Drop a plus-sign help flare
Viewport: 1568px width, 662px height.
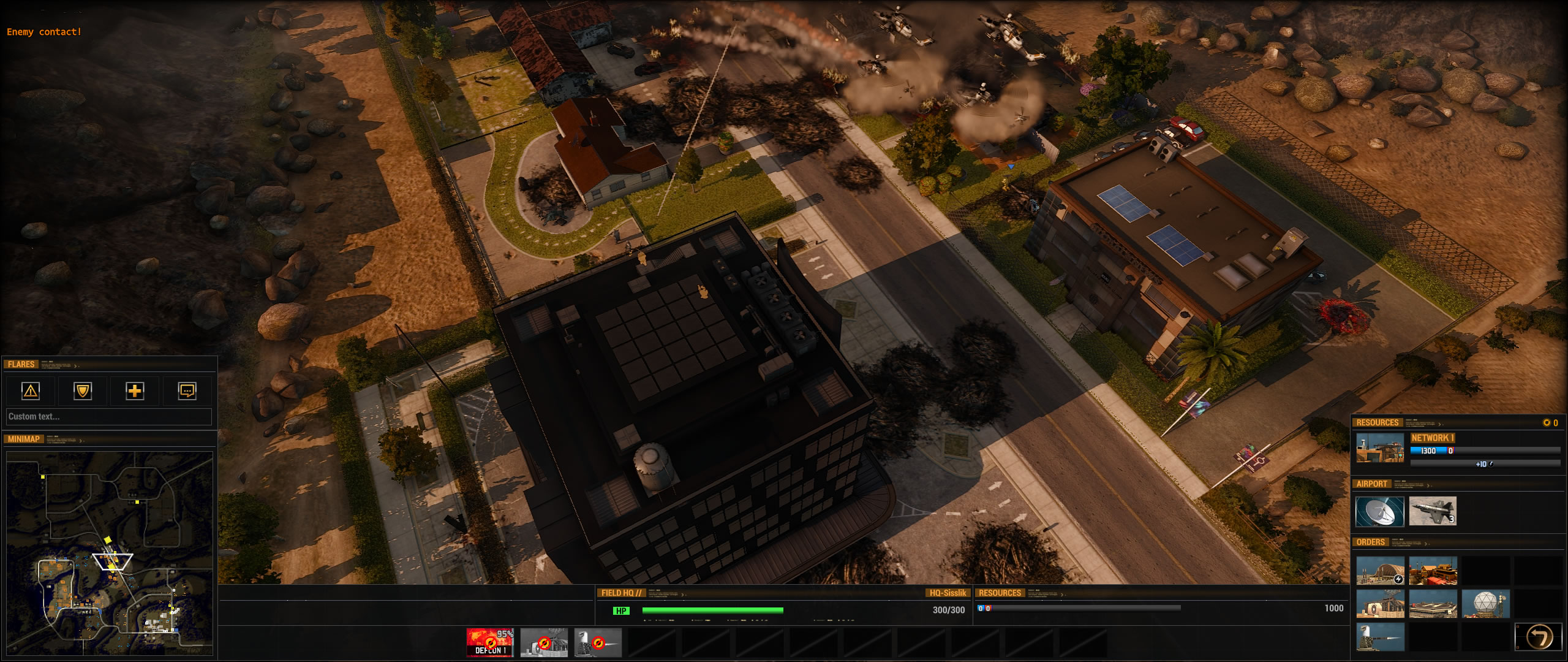coord(135,390)
